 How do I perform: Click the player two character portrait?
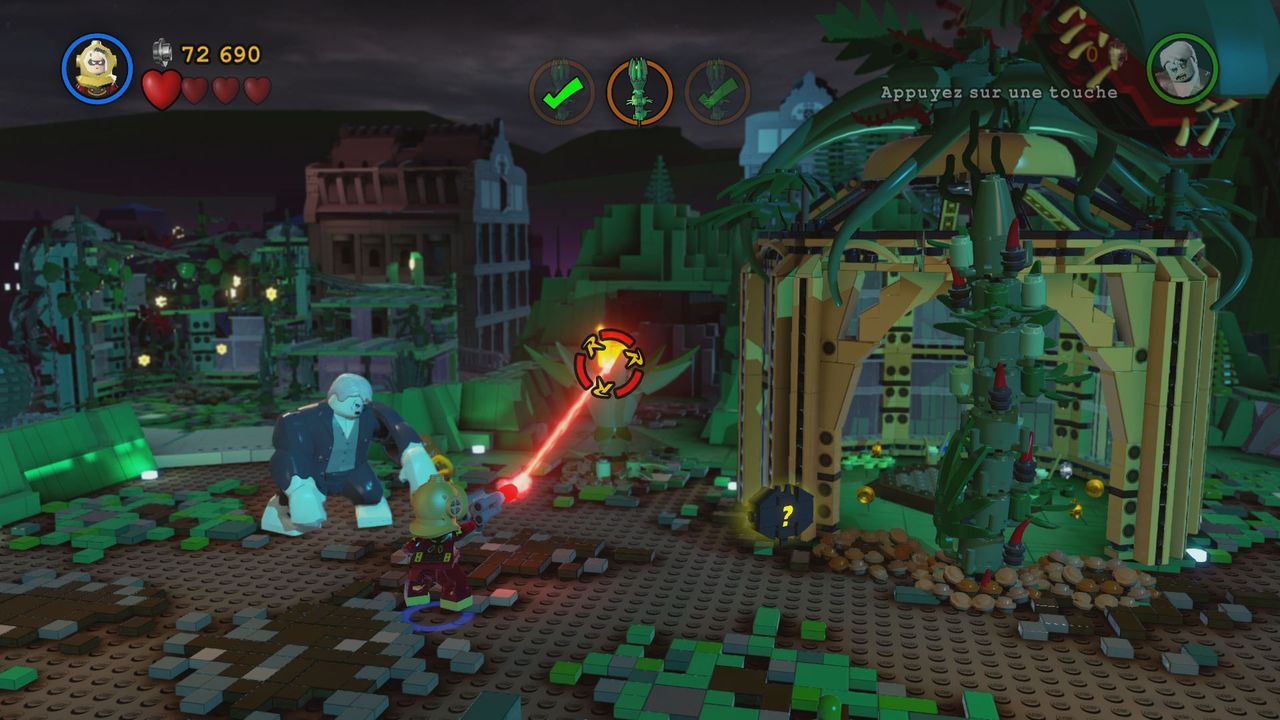[x=1181, y=69]
